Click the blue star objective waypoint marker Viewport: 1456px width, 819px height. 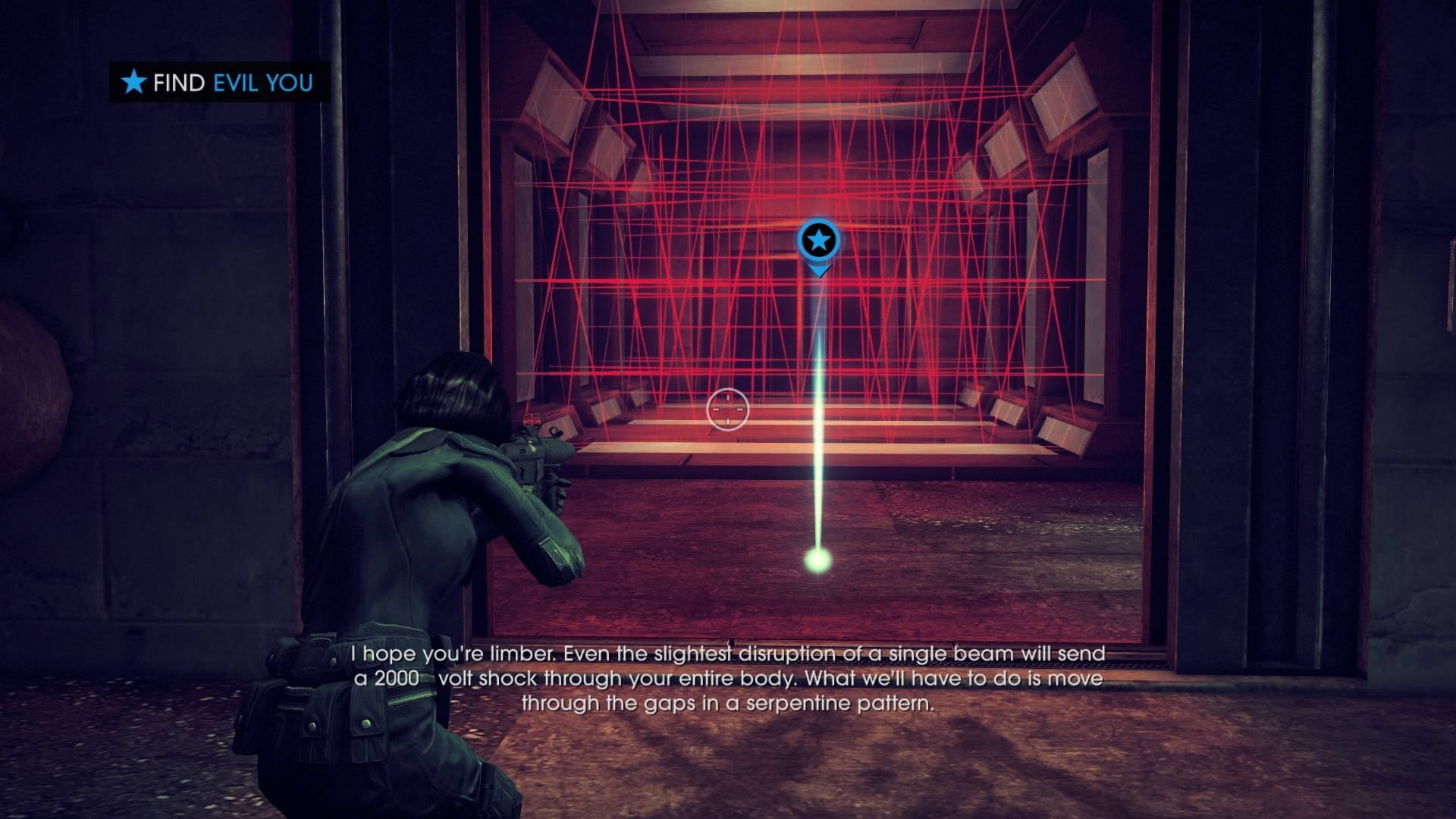tap(818, 242)
